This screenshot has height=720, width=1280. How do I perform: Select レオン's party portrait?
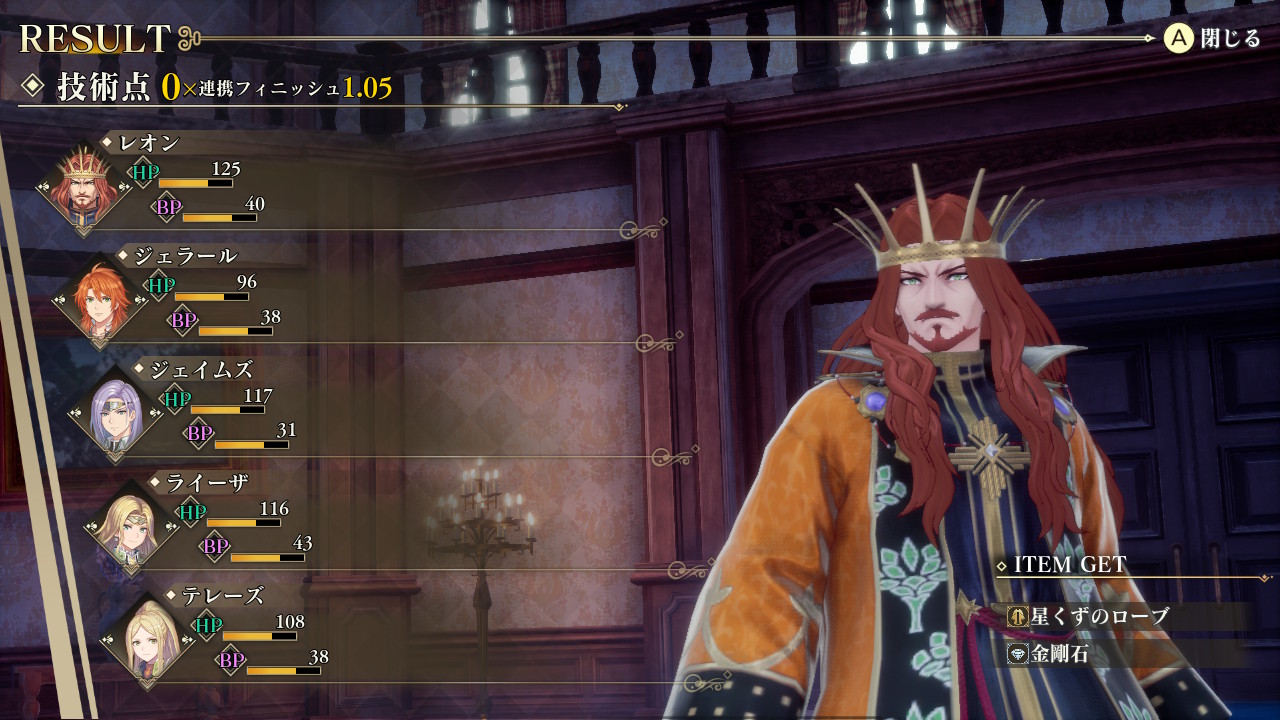coord(84,188)
